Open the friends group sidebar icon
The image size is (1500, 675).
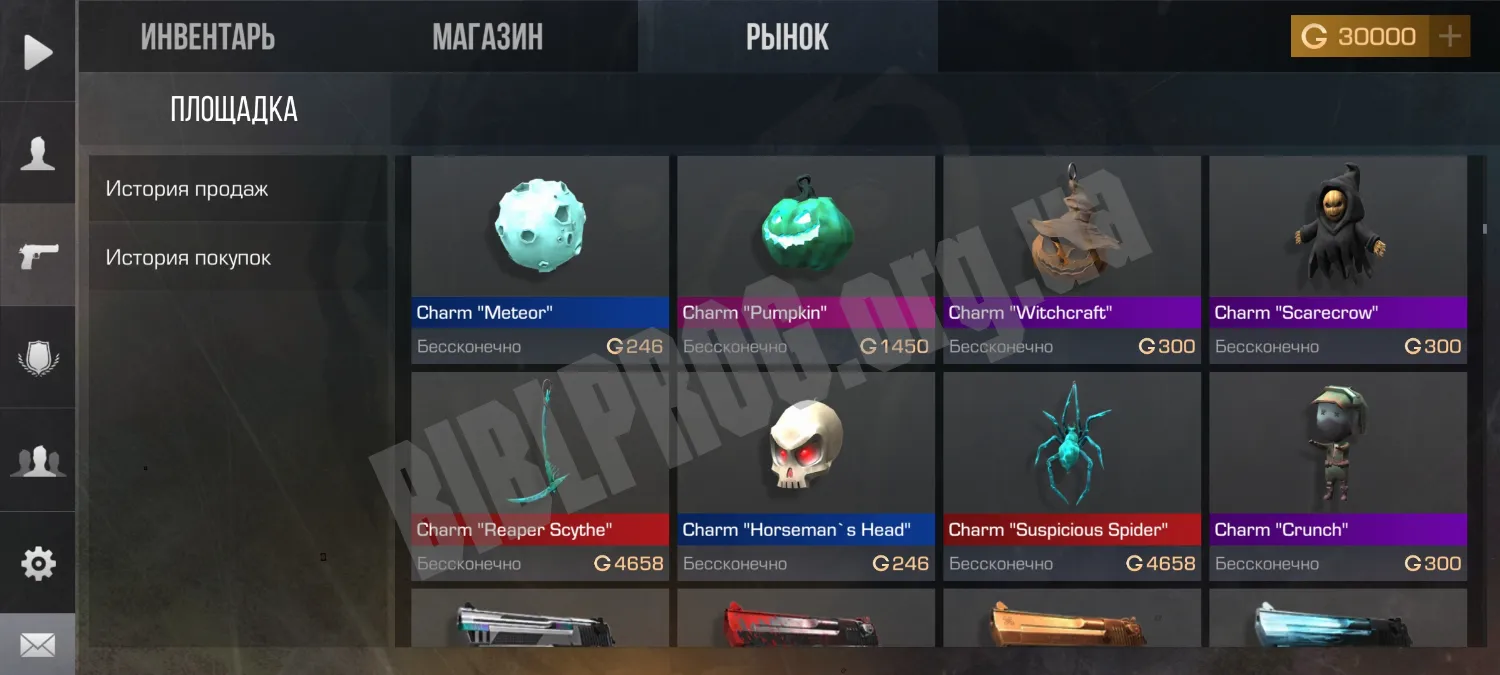38,461
